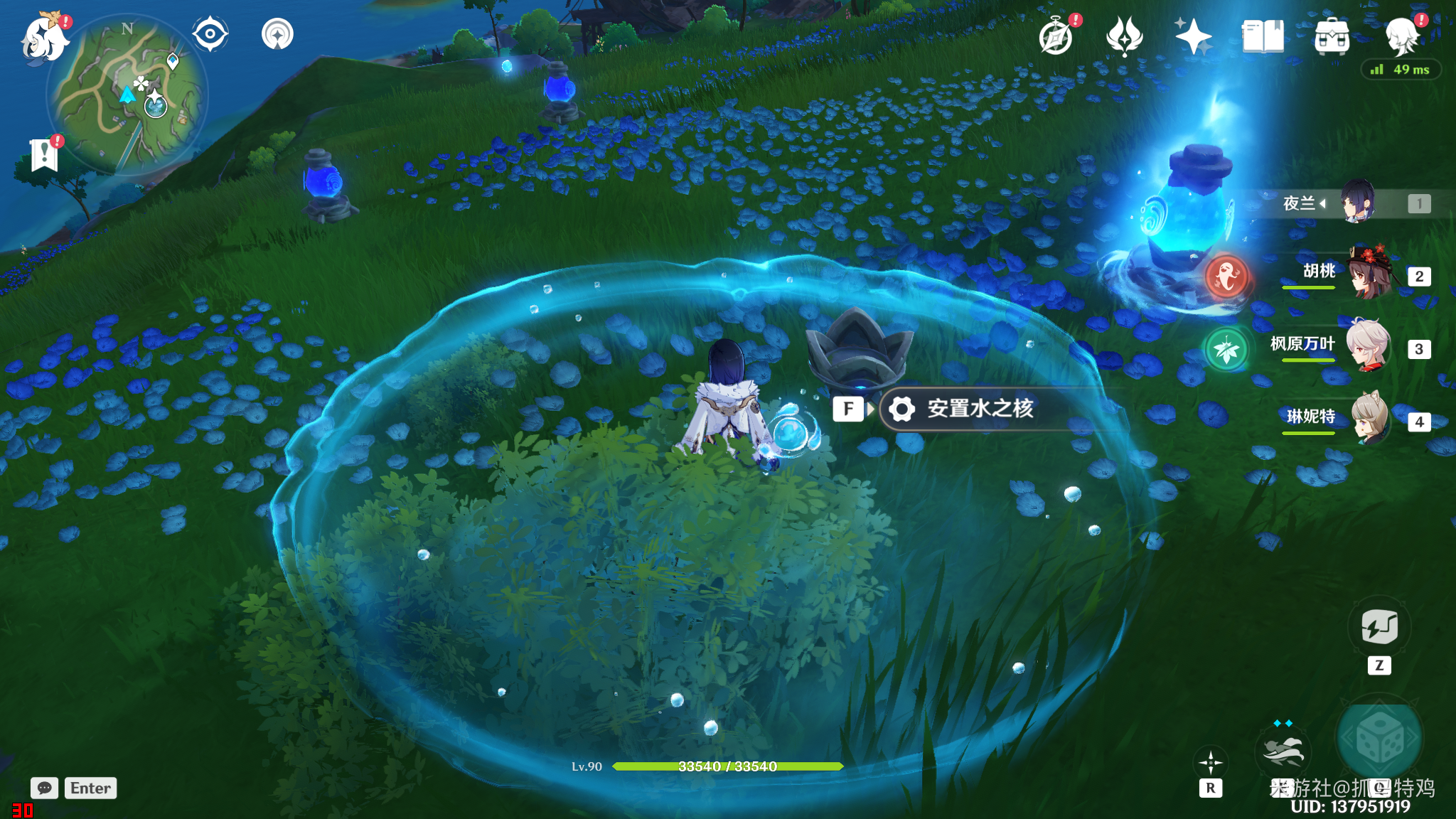Open the Paimon menu icon

point(44,37)
